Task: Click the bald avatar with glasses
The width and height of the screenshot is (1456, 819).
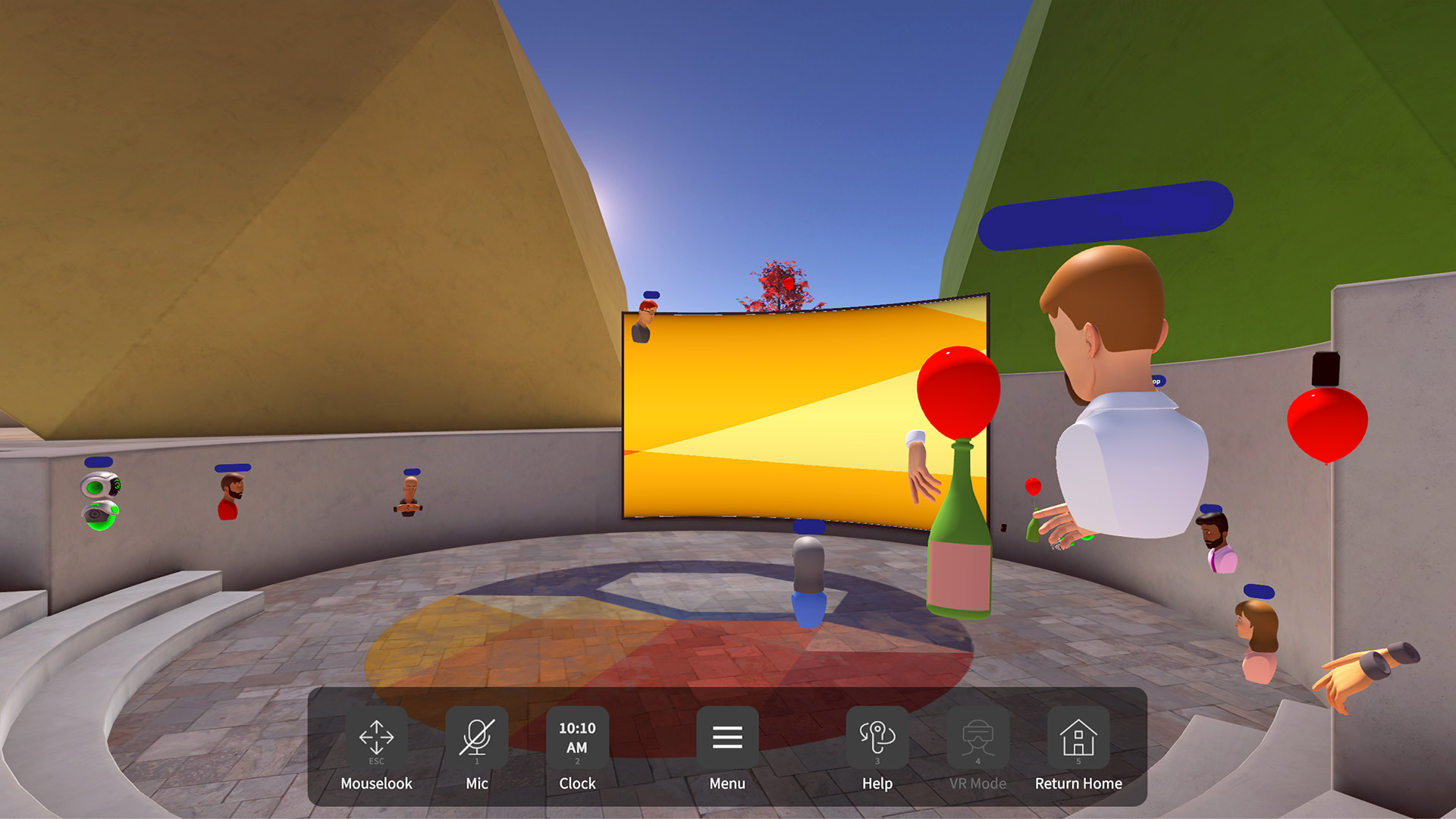Action: point(409,493)
